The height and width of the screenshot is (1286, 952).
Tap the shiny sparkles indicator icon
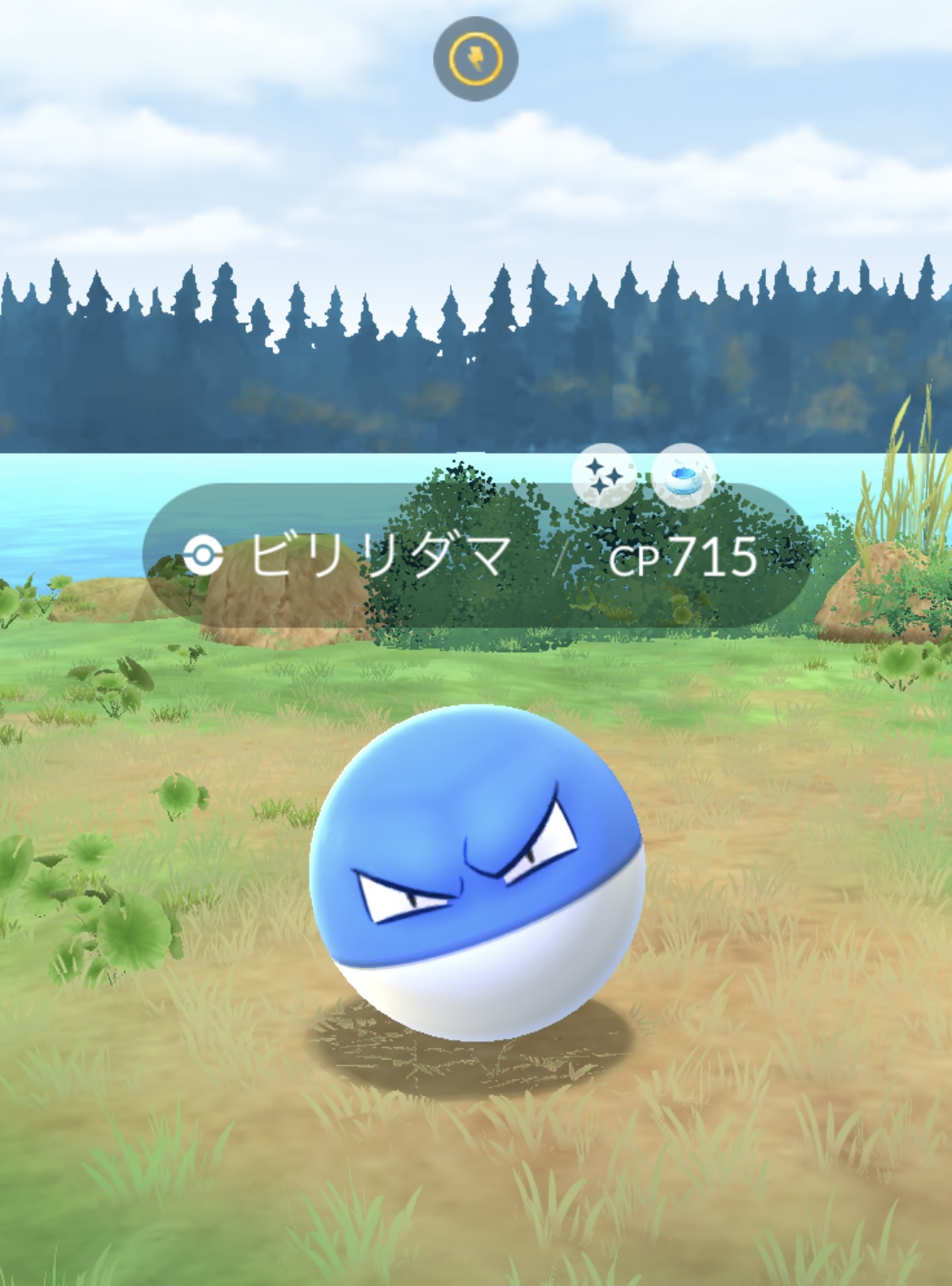click(x=603, y=477)
